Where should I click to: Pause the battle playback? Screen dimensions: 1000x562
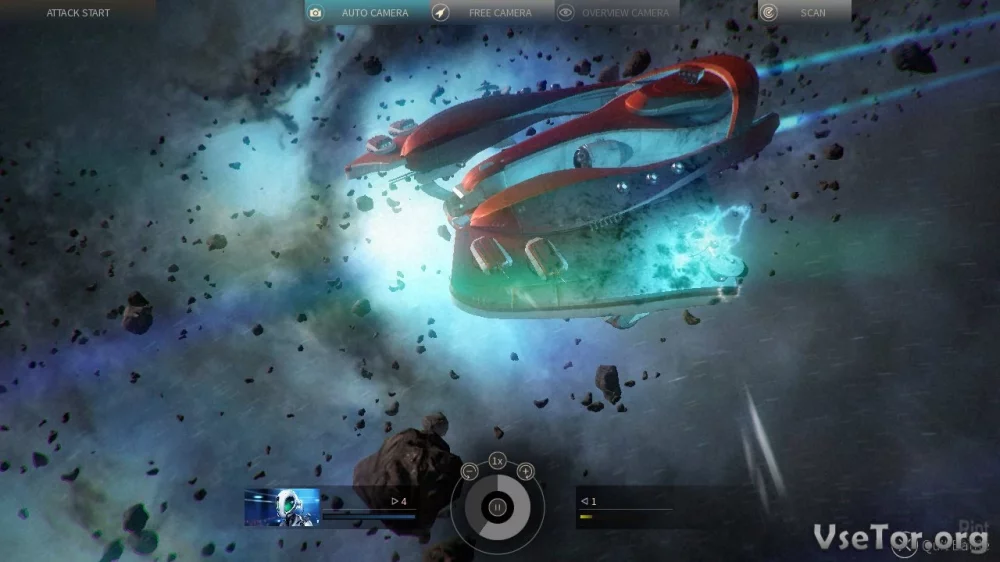coord(497,507)
